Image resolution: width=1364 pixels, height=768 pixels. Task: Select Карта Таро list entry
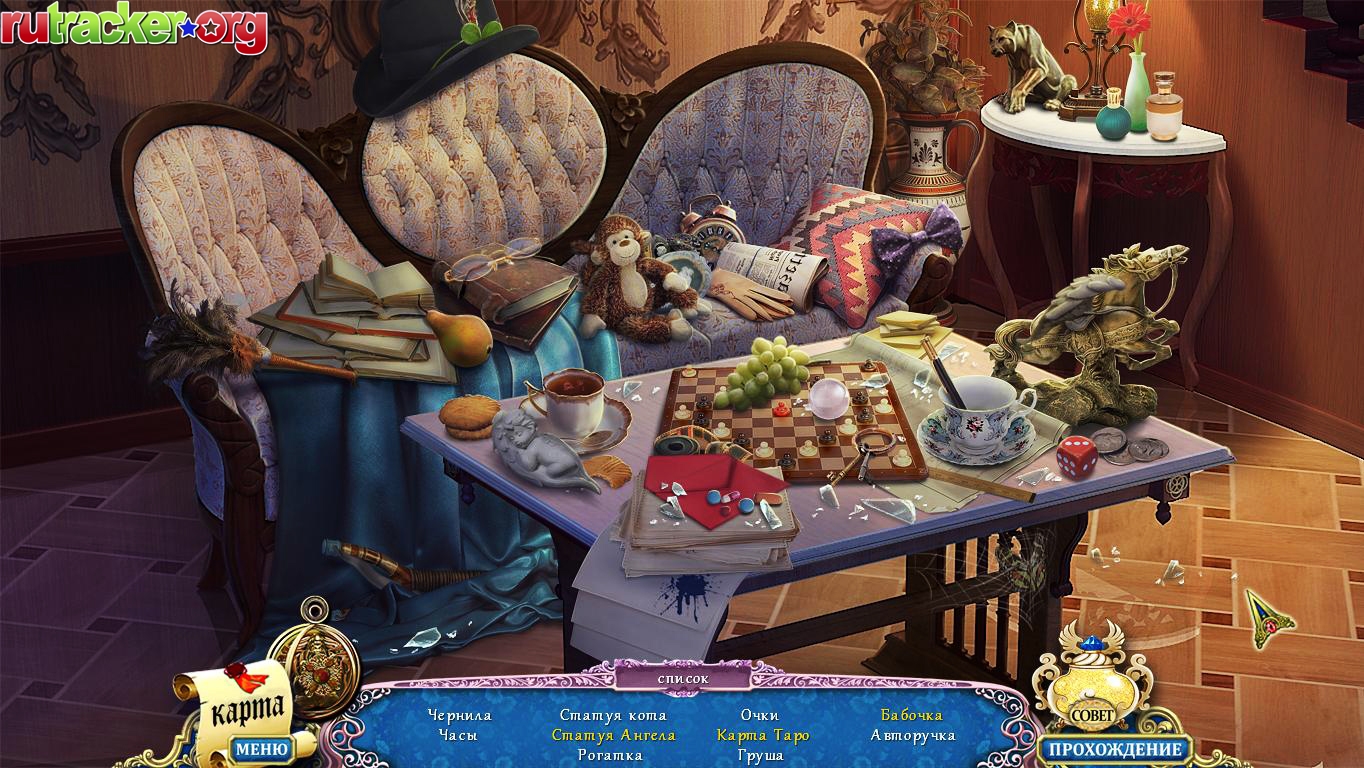pyautogui.click(x=763, y=735)
